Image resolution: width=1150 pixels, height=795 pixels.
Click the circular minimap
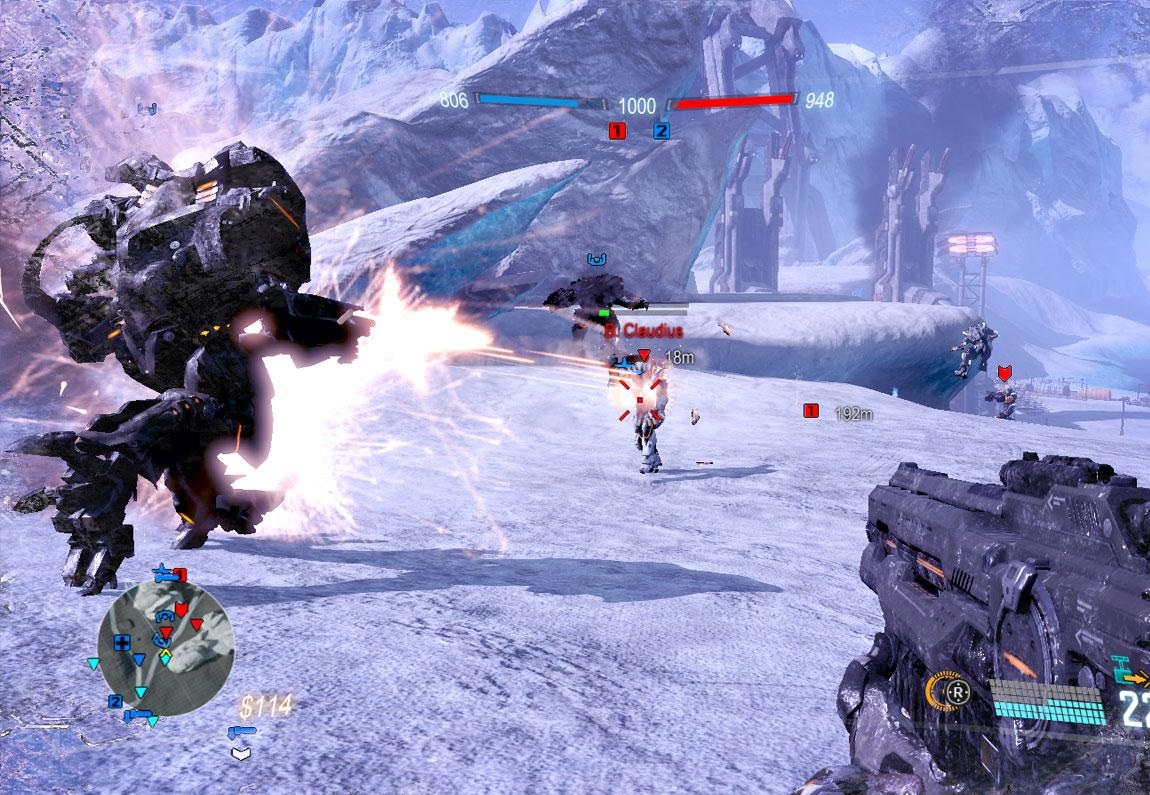(x=166, y=648)
